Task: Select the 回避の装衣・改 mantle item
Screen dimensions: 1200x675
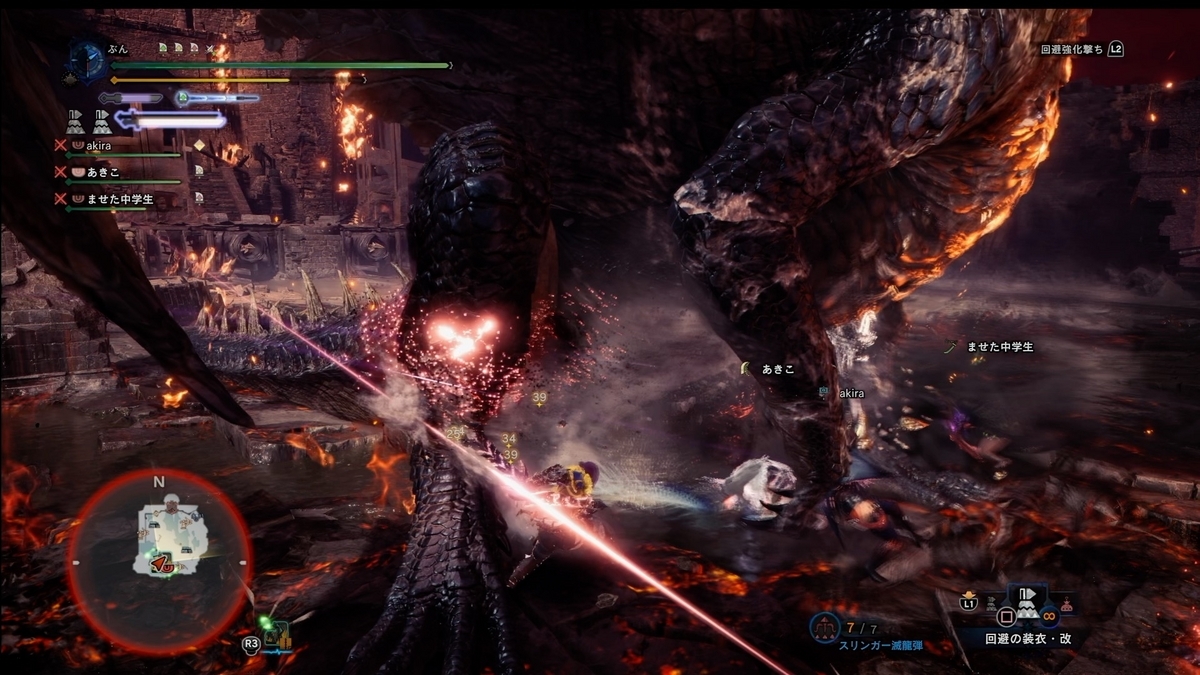Action: (1027, 609)
